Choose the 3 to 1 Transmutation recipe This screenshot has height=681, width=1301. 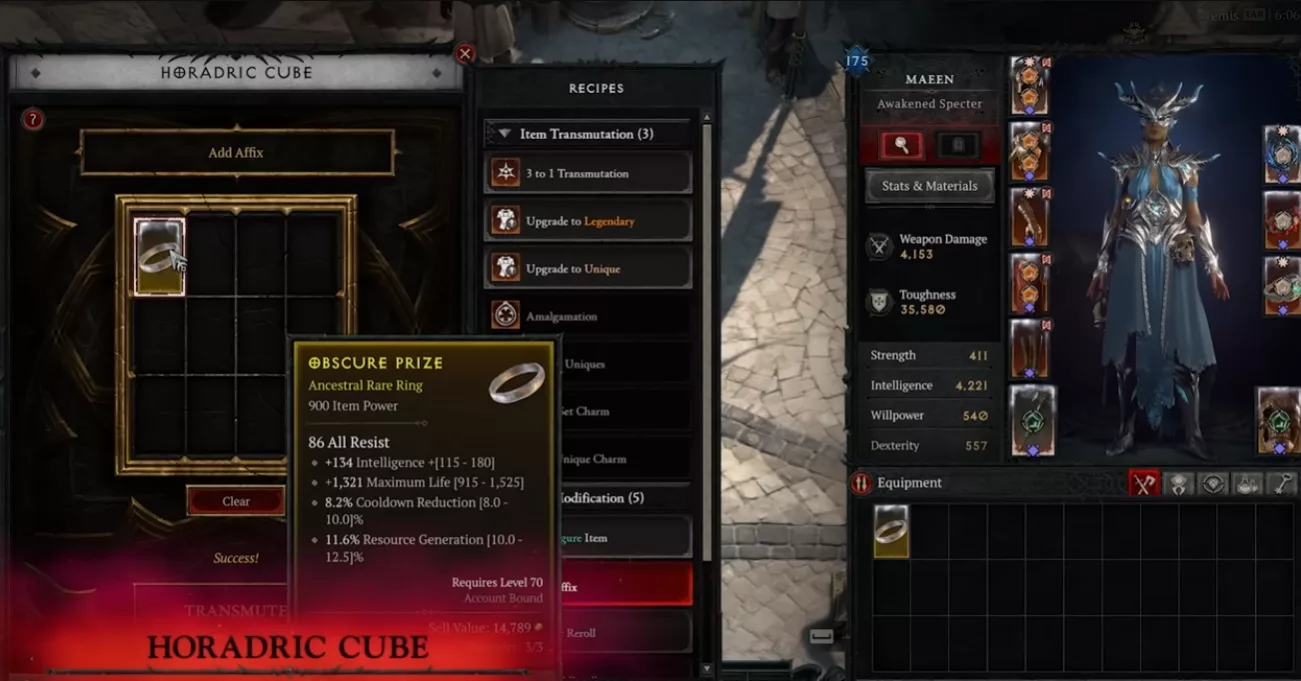point(588,173)
